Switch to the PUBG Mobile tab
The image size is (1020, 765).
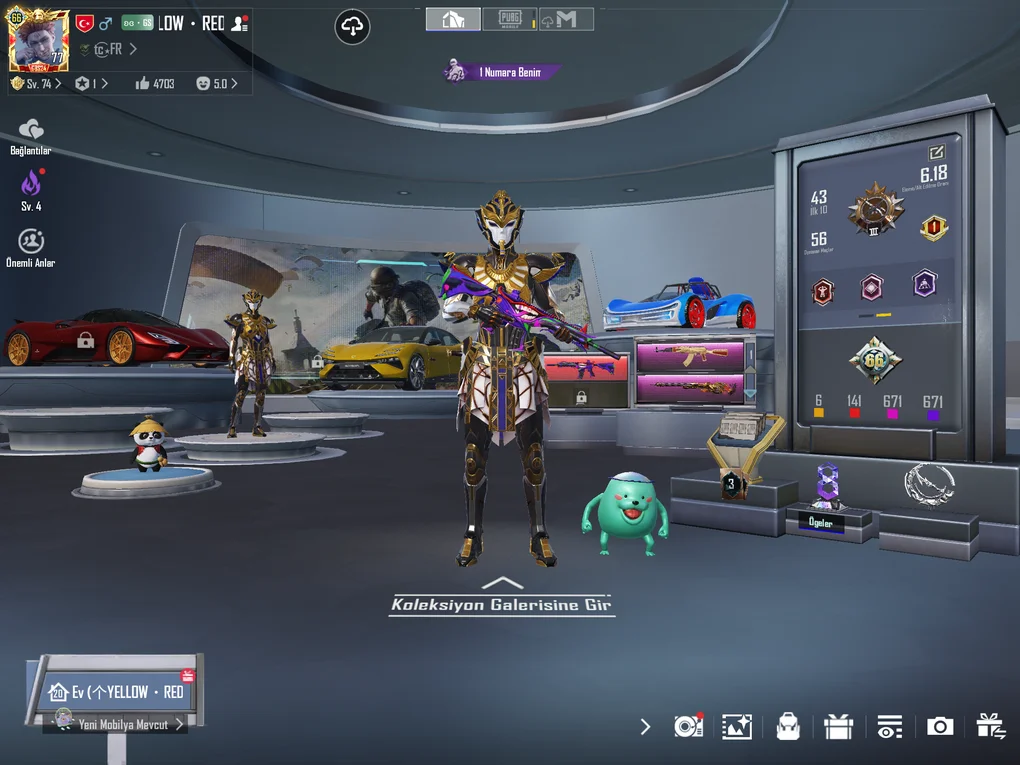(x=508, y=19)
